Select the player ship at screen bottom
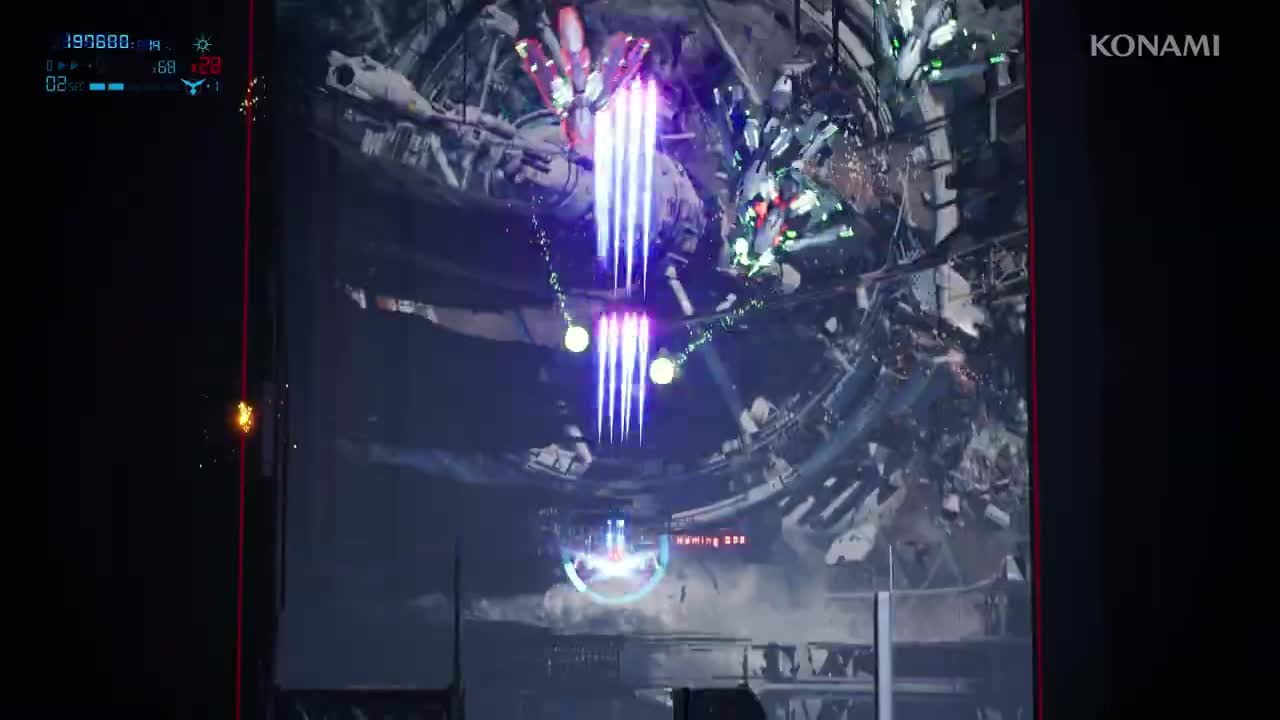This screenshot has width=1280, height=720. pyautogui.click(x=613, y=560)
